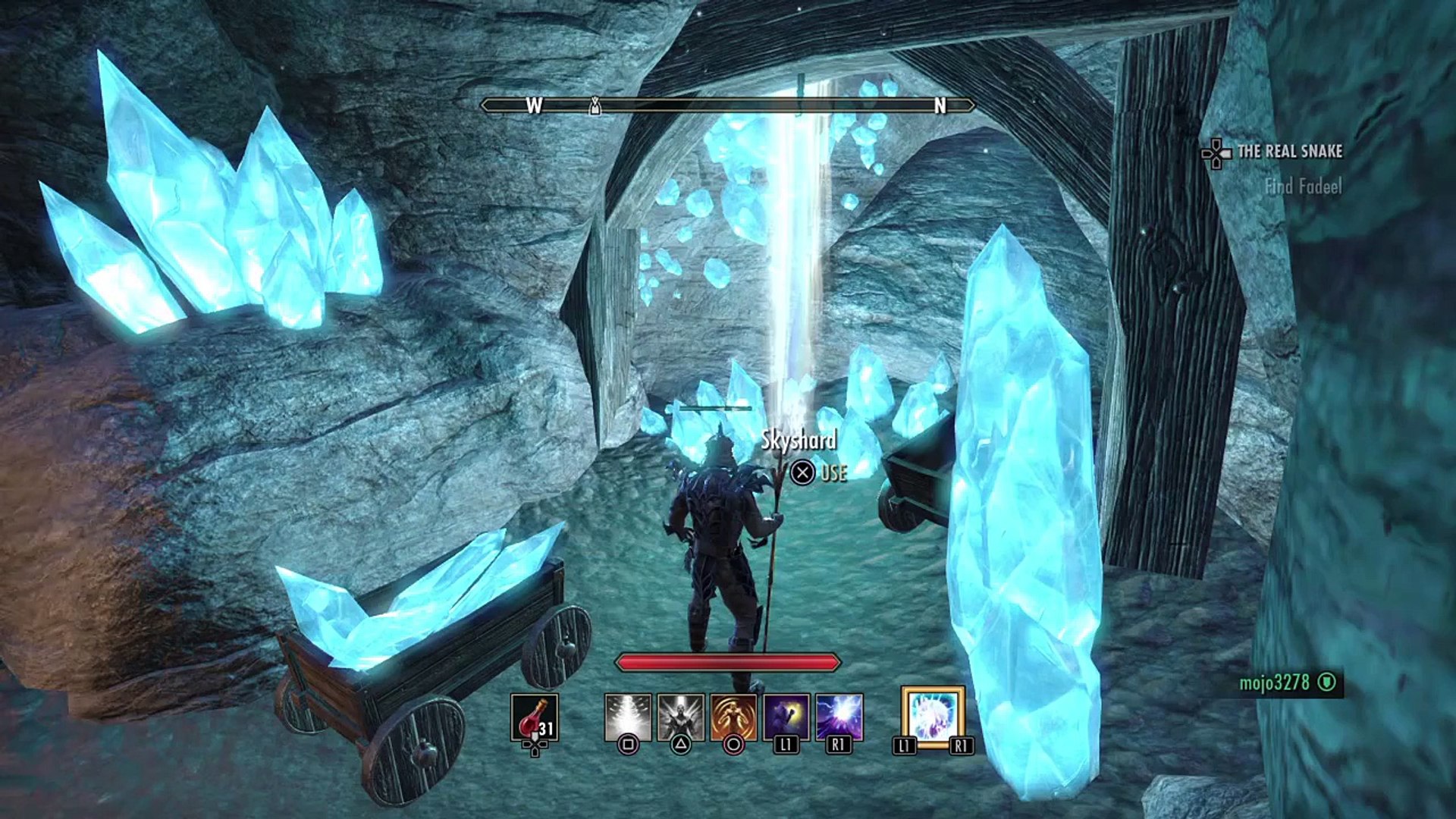Trigger the golden aura figure ability
1456x819 pixels.
(733, 717)
